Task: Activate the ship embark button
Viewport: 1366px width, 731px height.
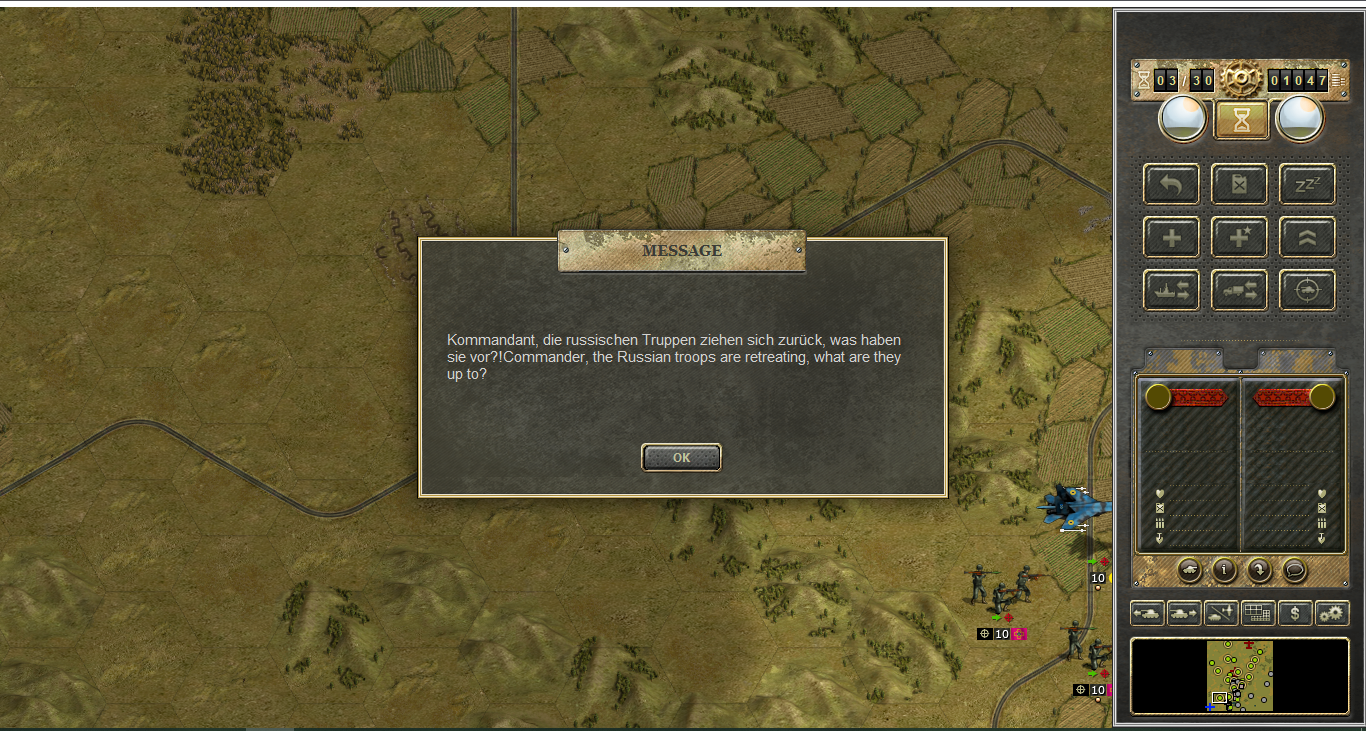Action: 1172,290
